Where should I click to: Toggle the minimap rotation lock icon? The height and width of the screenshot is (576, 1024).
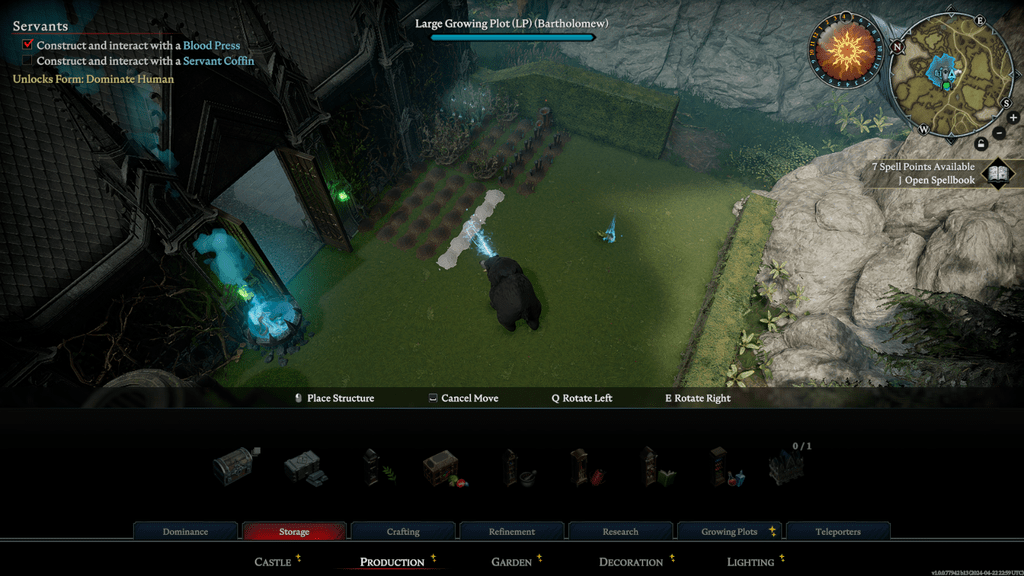click(981, 143)
